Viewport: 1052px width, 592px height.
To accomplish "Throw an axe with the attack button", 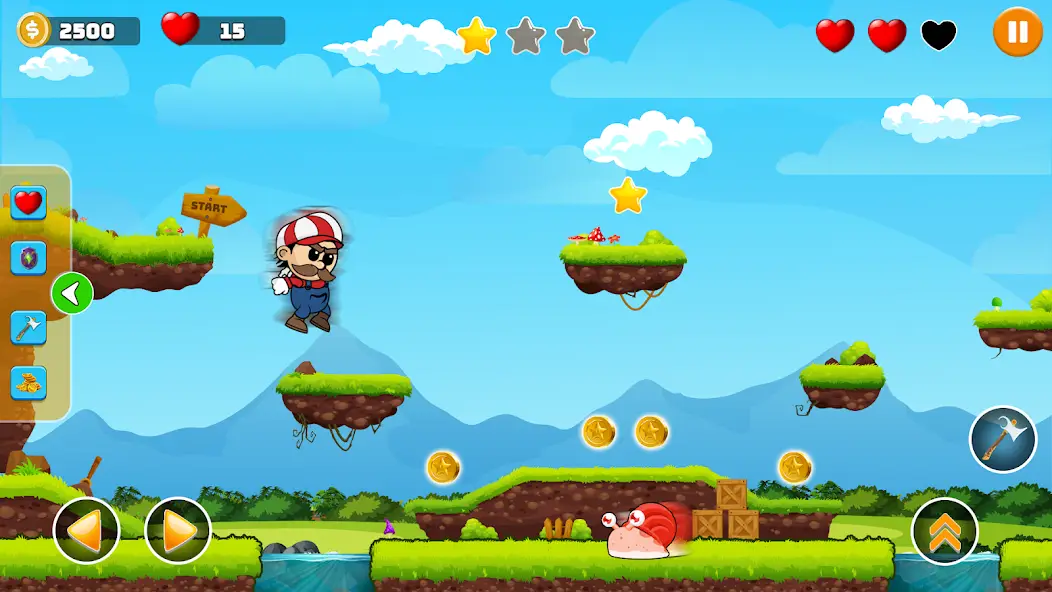I will click(x=1002, y=438).
